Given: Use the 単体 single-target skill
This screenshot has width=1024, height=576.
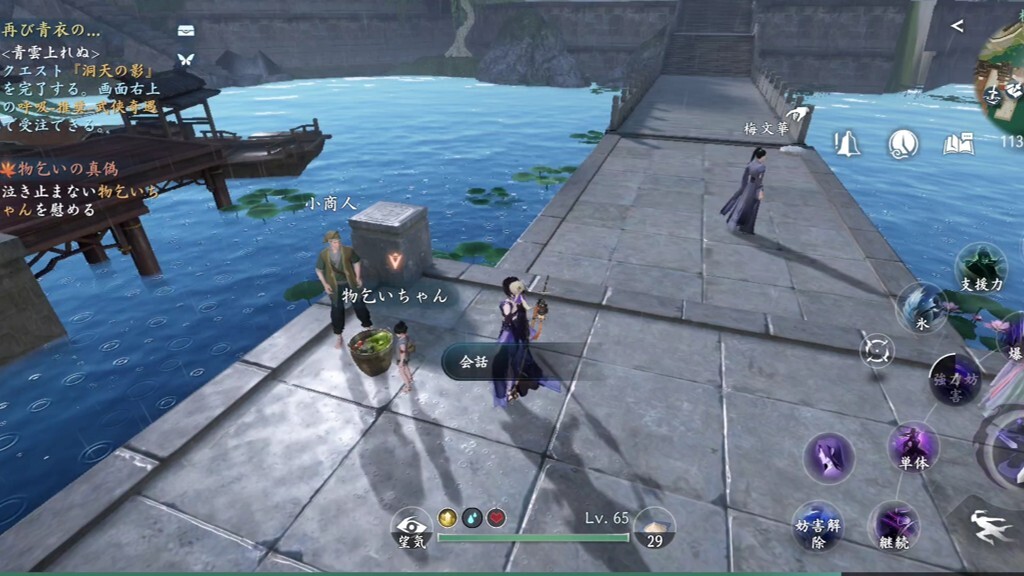Looking at the screenshot, I should tap(912, 446).
